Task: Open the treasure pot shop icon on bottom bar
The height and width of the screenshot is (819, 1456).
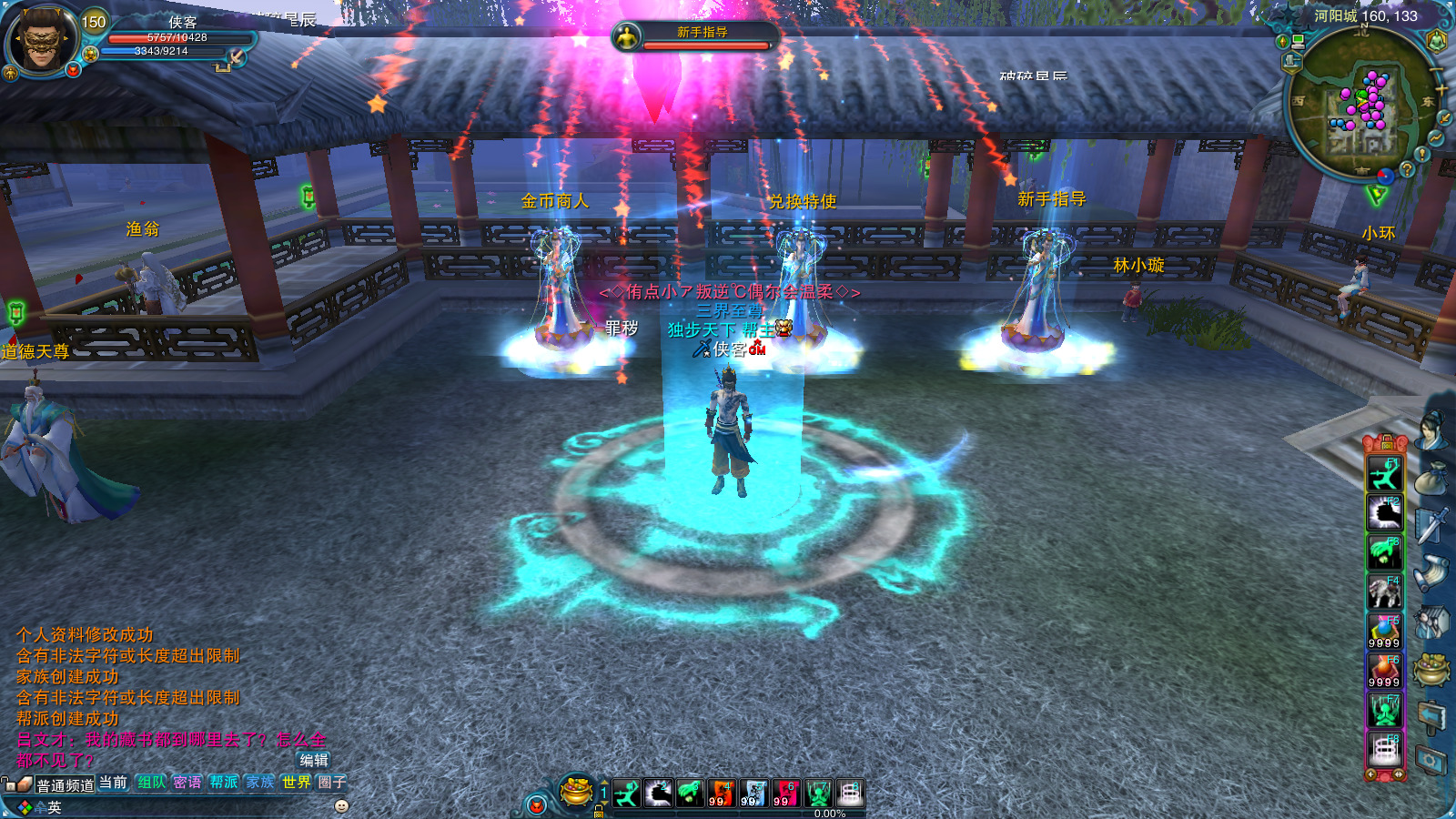Action: [x=576, y=792]
